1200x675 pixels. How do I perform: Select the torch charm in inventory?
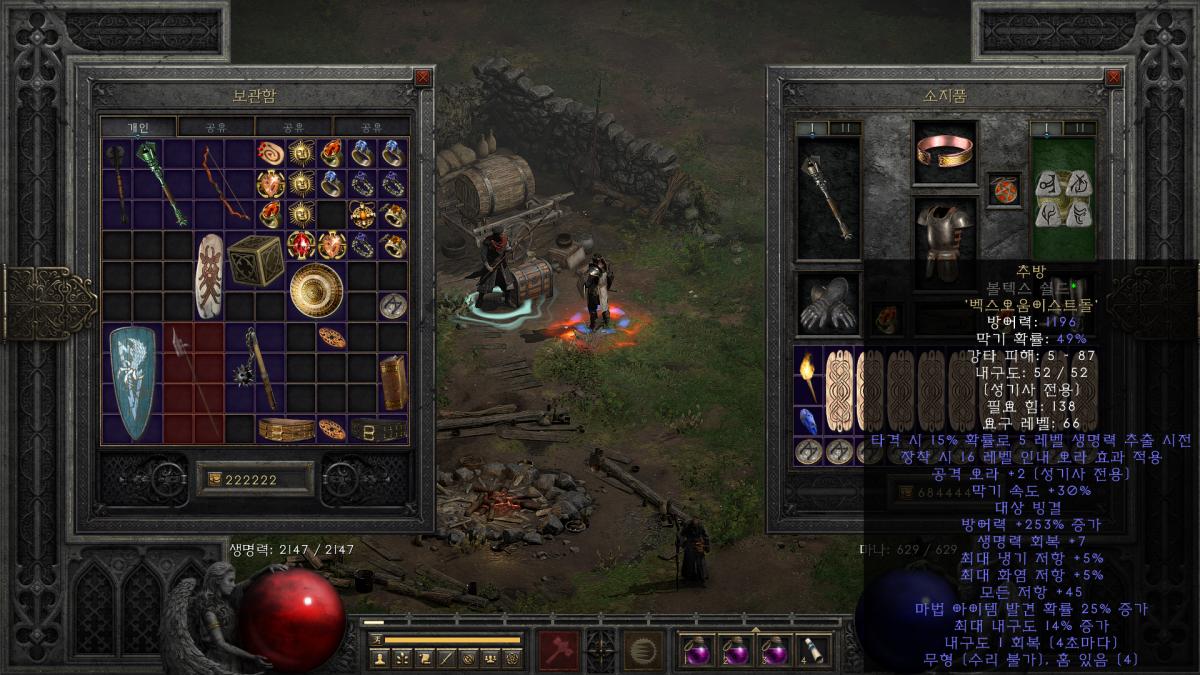click(x=809, y=377)
